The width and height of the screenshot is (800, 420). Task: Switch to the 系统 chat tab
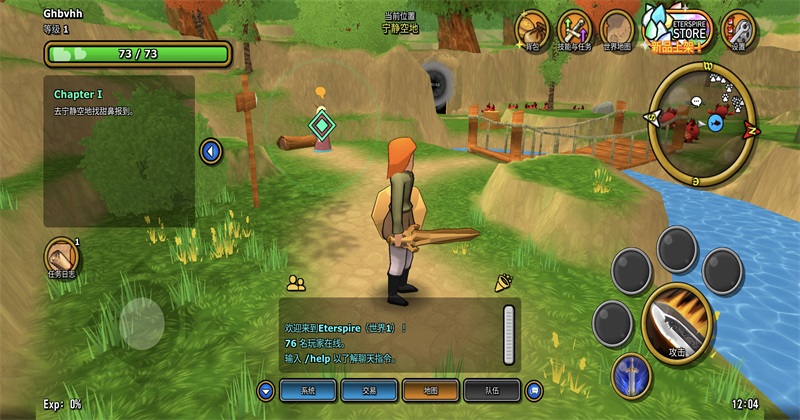(308, 390)
